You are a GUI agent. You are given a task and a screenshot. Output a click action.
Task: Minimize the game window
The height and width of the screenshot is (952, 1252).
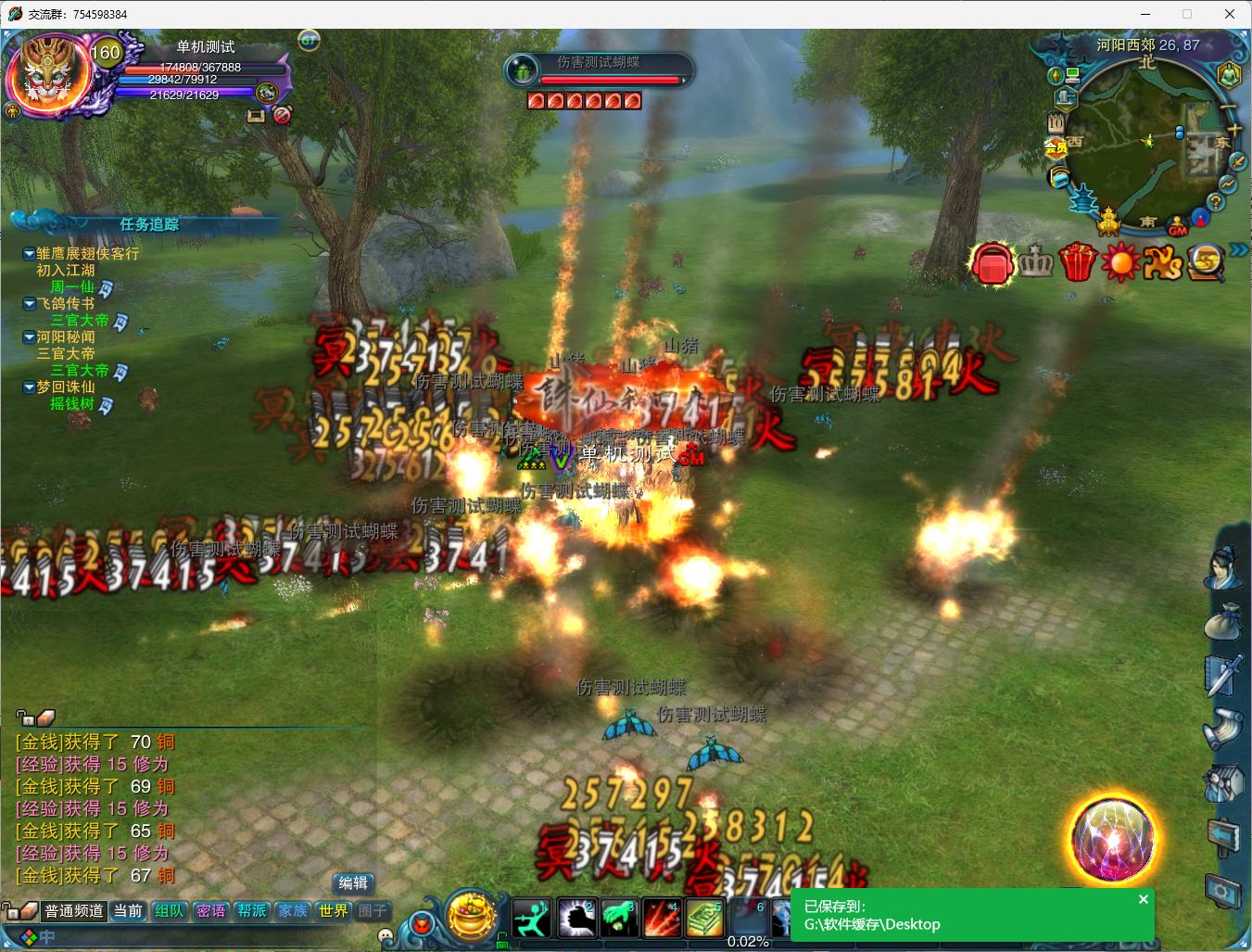click(1145, 14)
